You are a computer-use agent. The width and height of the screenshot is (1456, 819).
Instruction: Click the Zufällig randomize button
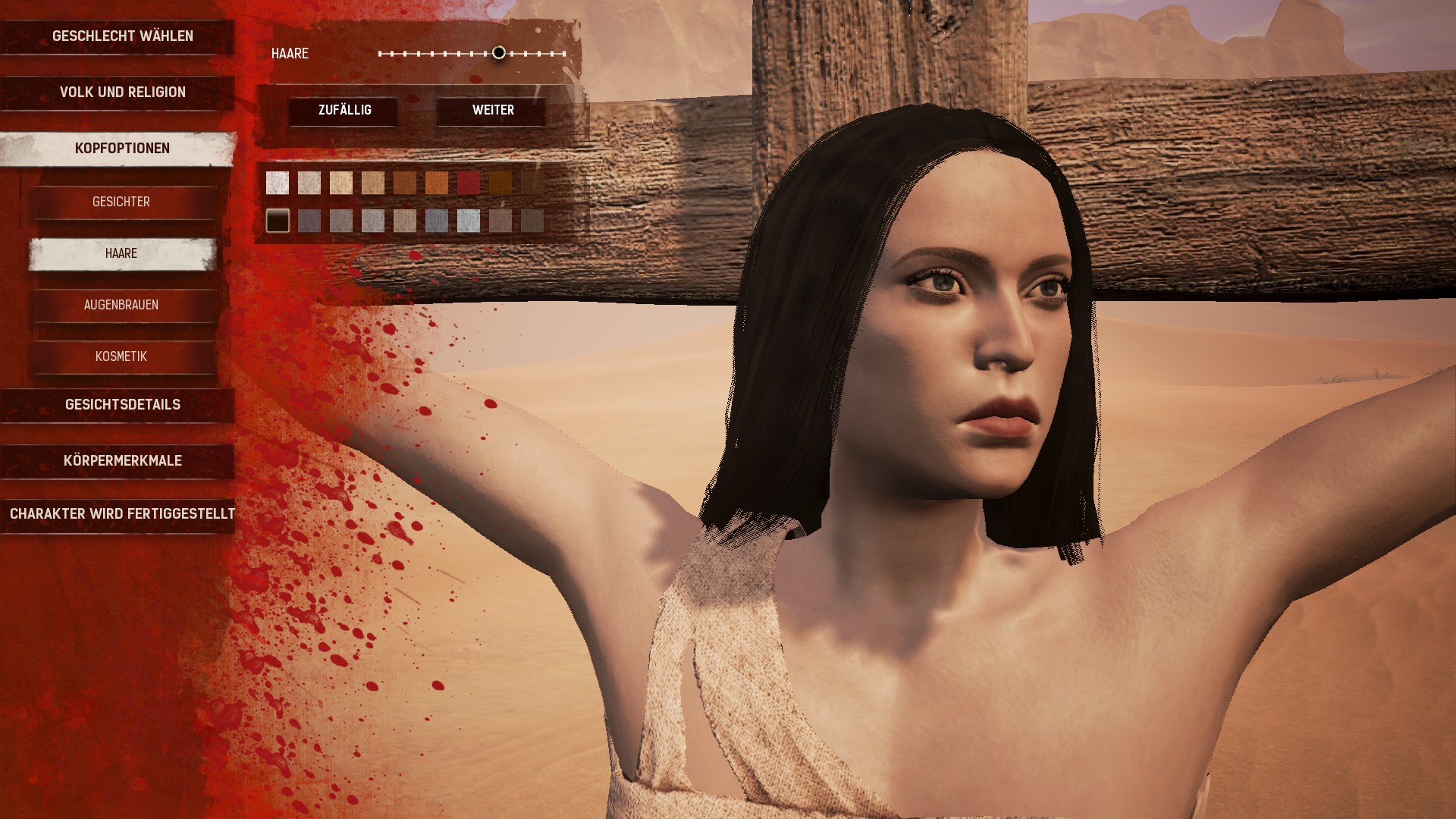[344, 111]
